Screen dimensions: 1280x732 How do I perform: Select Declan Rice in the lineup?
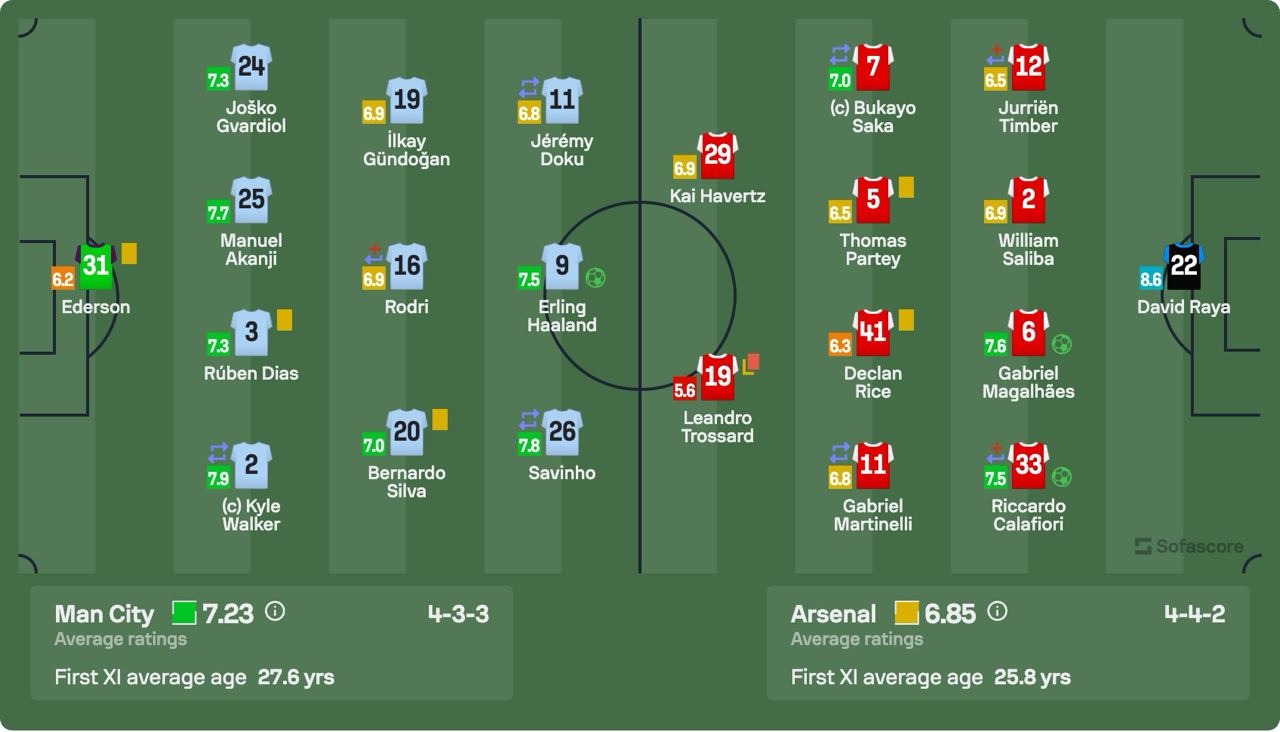[x=873, y=333]
